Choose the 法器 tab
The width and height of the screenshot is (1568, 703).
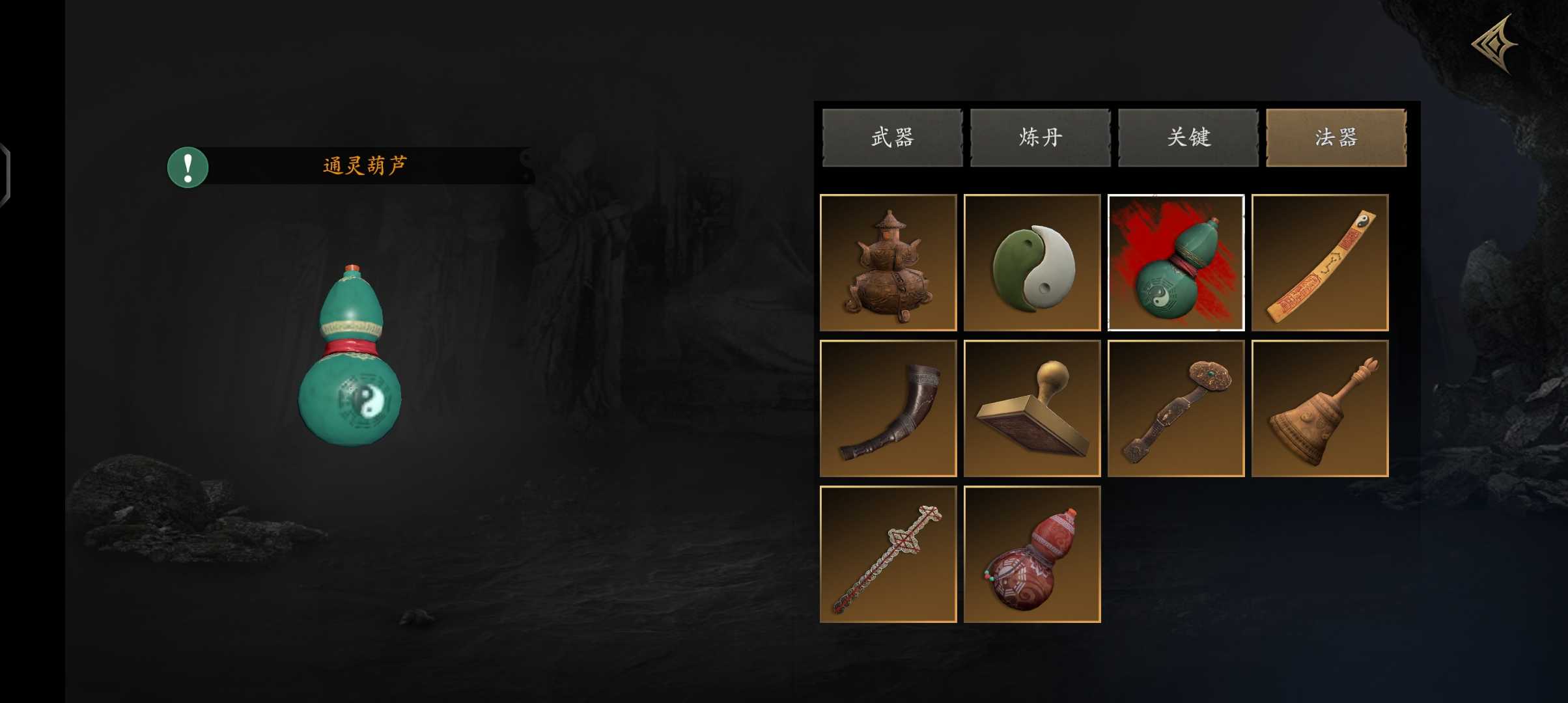[x=1336, y=137]
